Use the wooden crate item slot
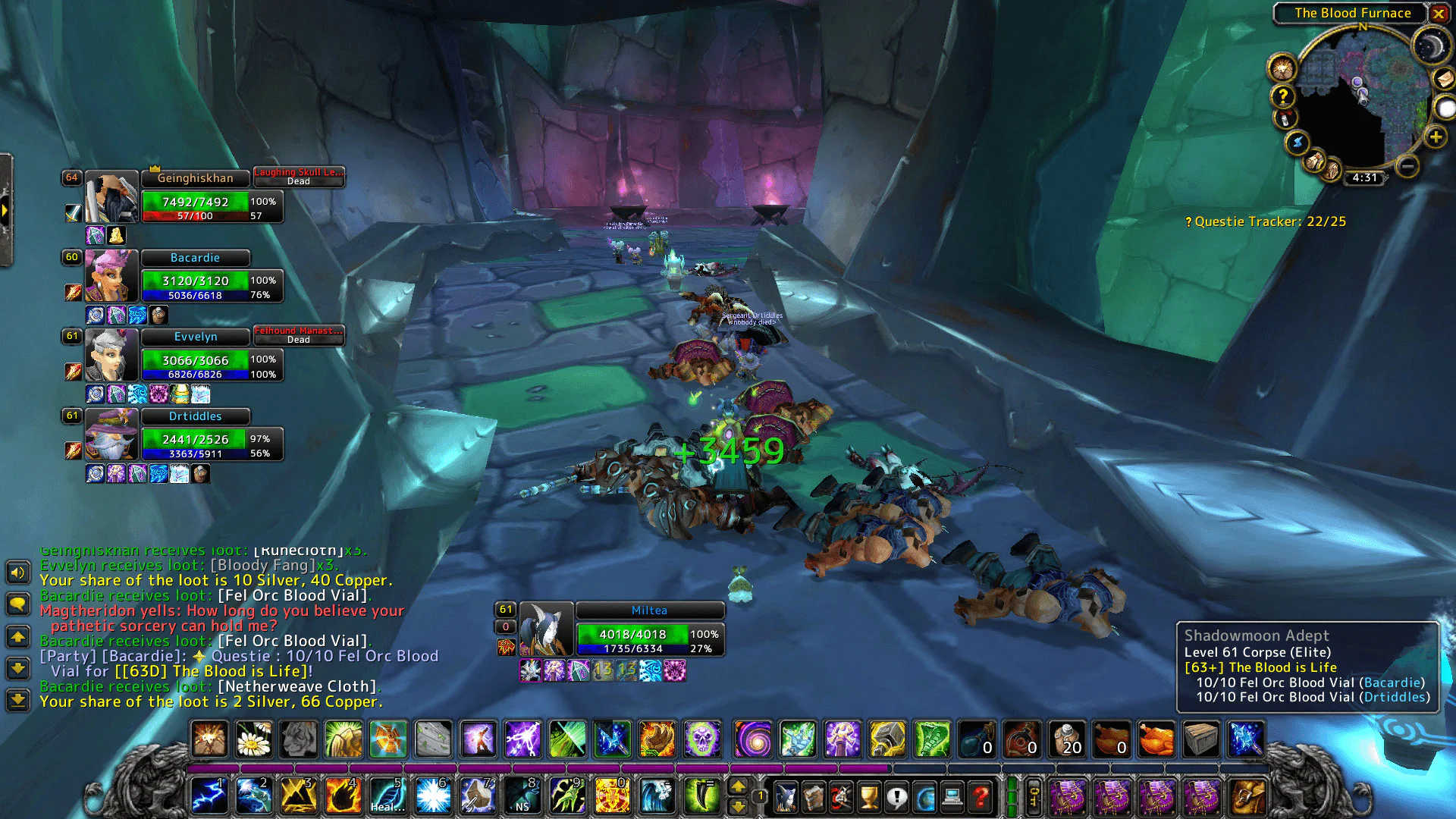1456x819 pixels. coord(1201,739)
